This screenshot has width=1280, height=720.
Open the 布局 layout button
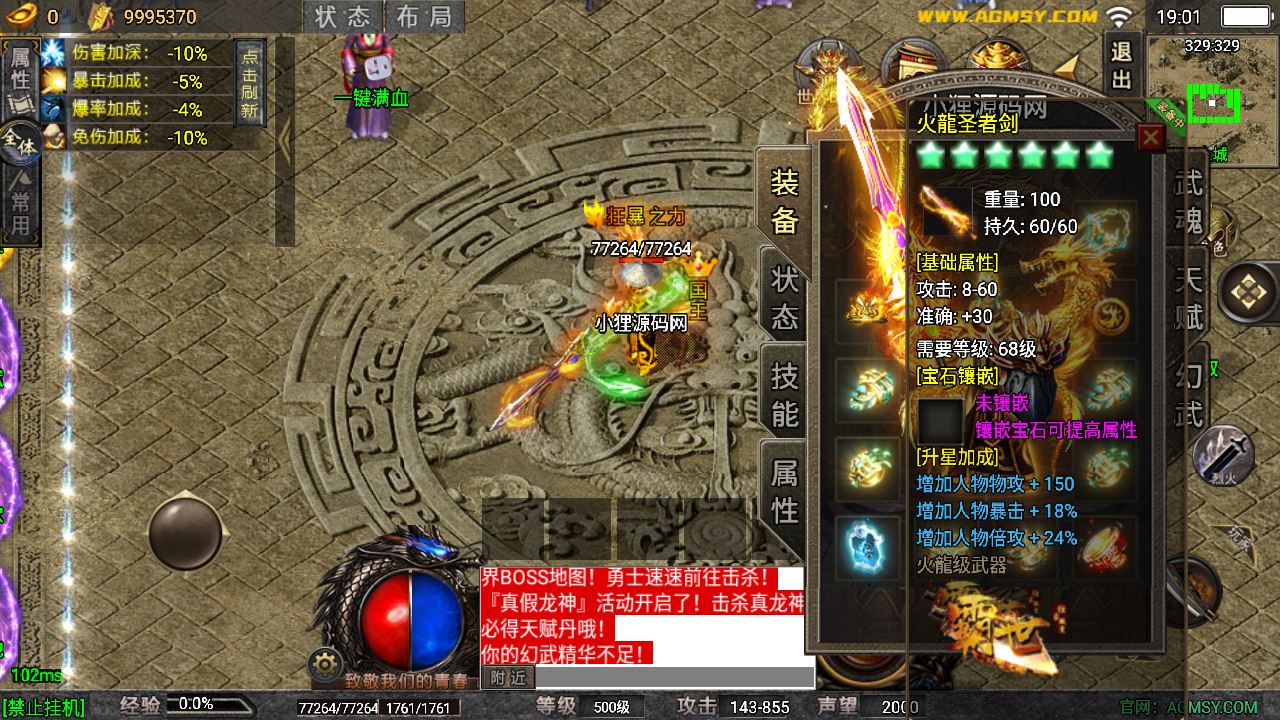point(423,17)
